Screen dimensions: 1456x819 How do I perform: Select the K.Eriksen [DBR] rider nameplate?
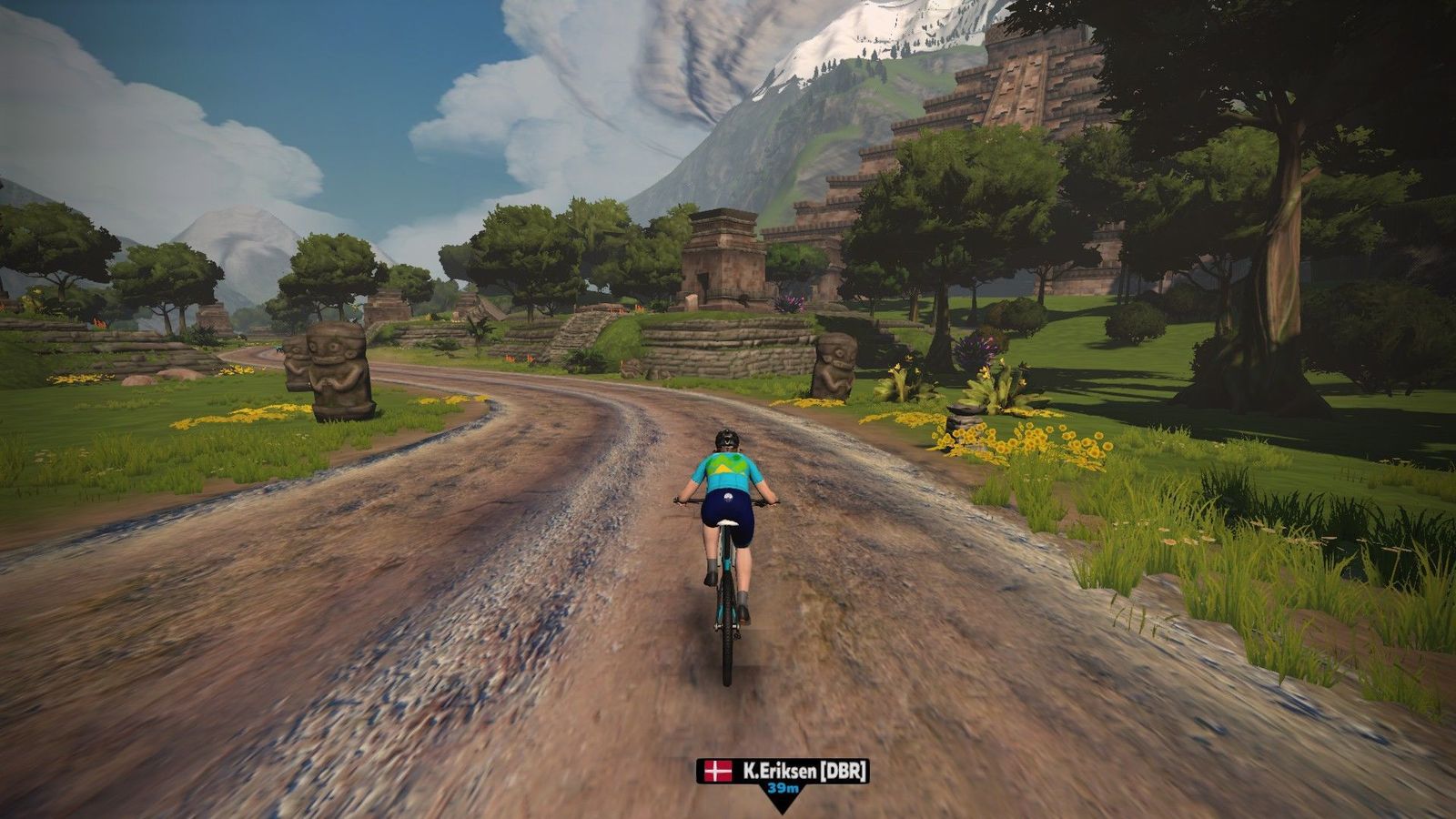[783, 772]
